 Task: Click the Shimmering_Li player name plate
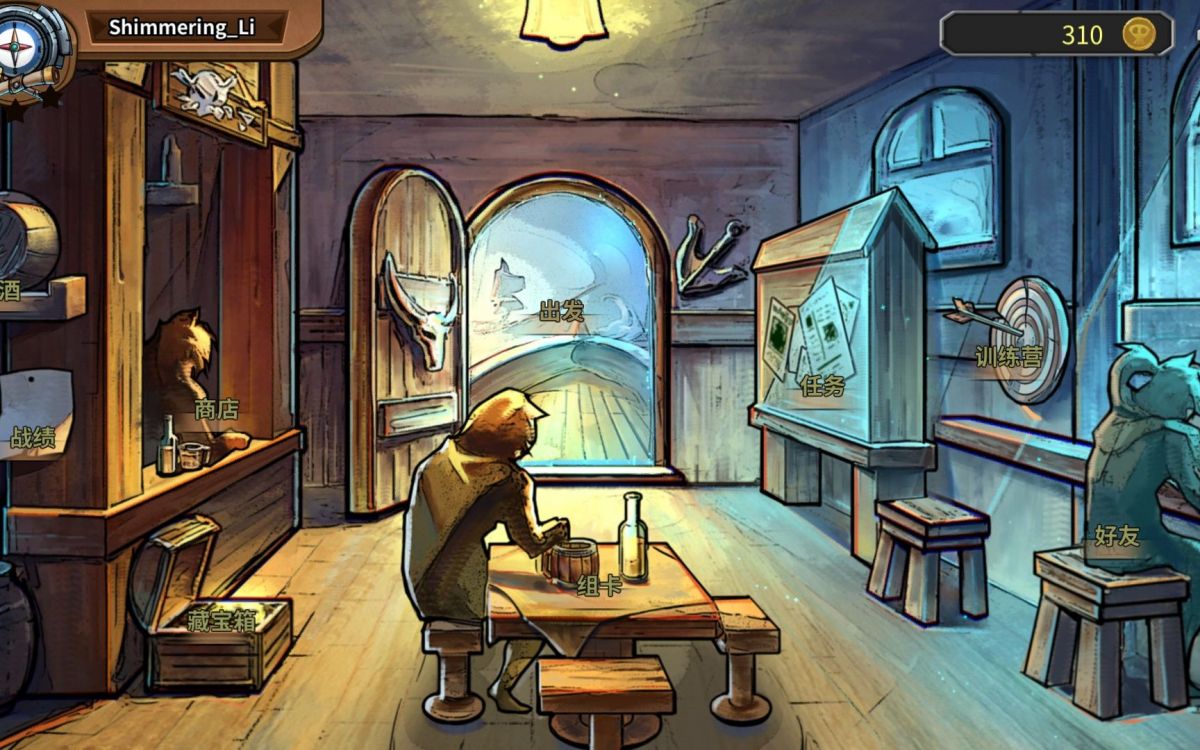tap(182, 27)
